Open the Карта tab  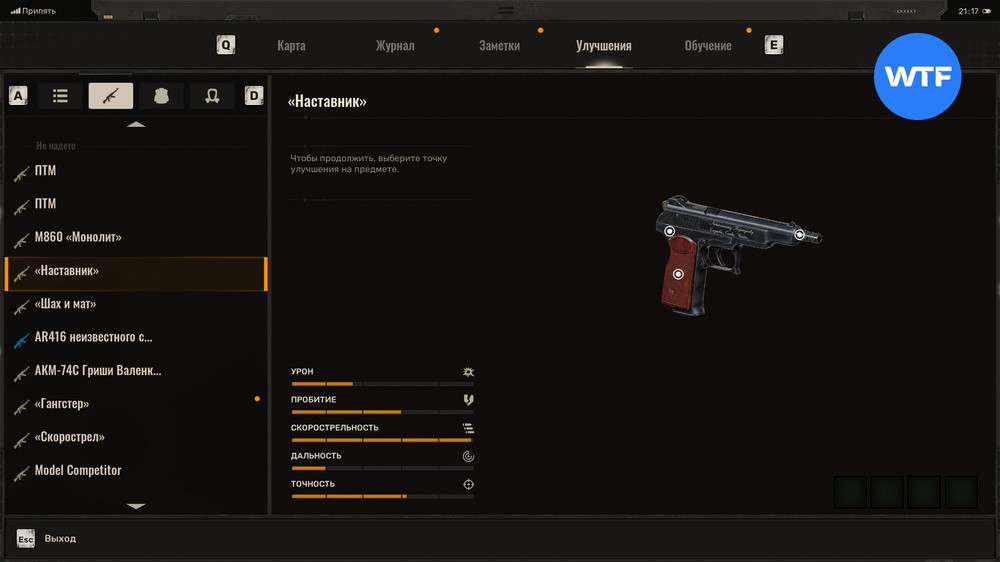(291, 46)
